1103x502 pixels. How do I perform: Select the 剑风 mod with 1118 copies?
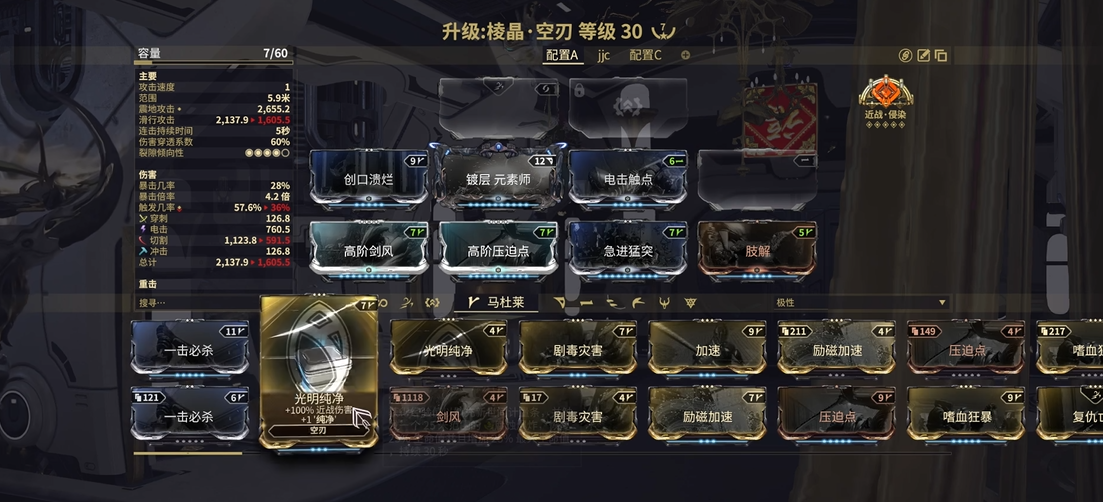pos(448,415)
